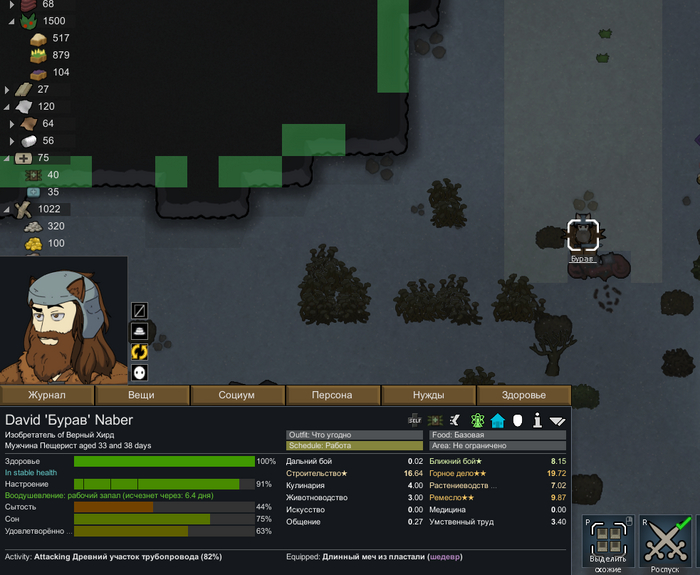Image resolution: width=700 pixels, height=575 pixels.
Task: Click the yellow rotating arrows portrait icon
Action: tap(139, 351)
